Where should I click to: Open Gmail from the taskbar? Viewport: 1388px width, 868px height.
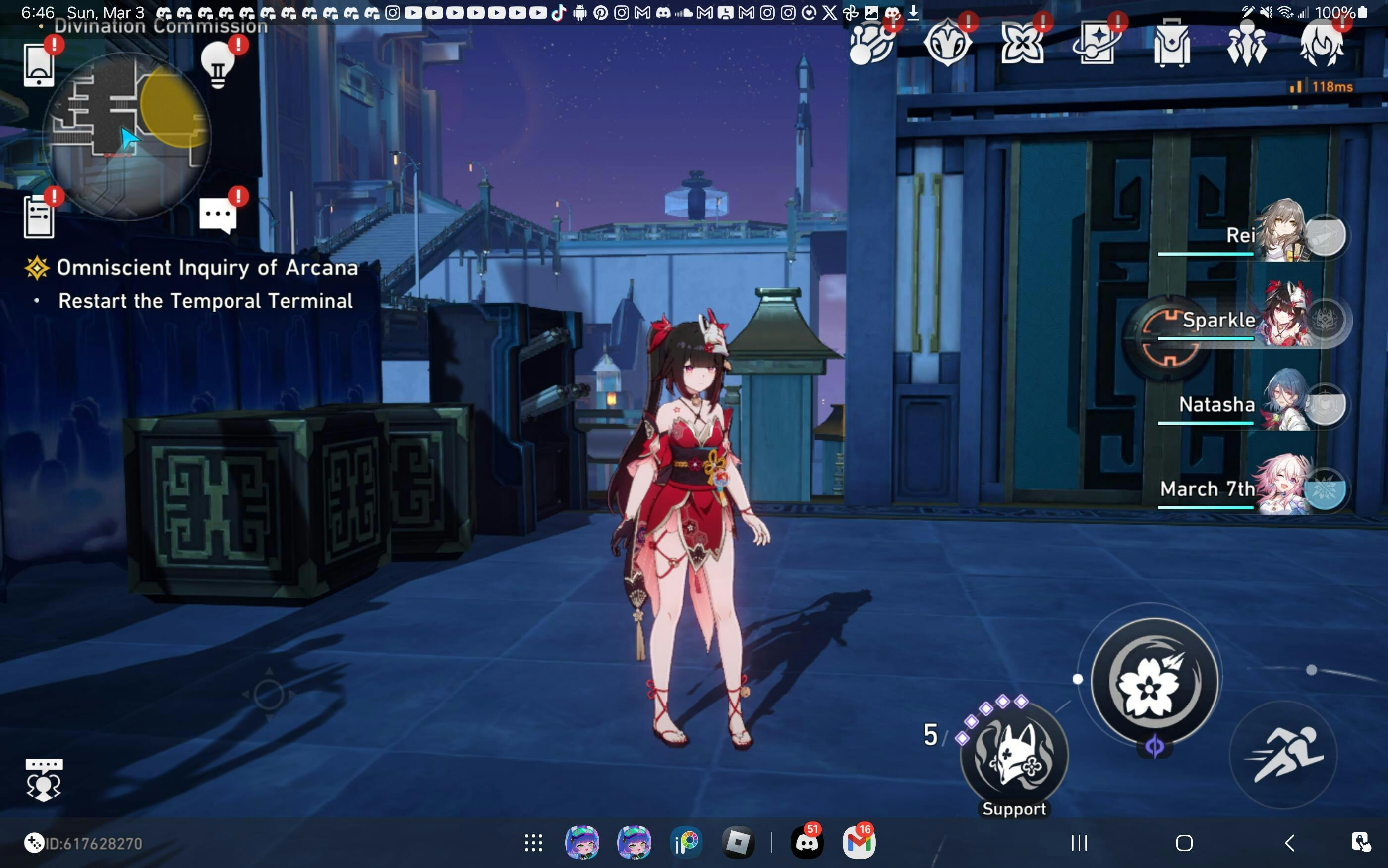coord(859,843)
